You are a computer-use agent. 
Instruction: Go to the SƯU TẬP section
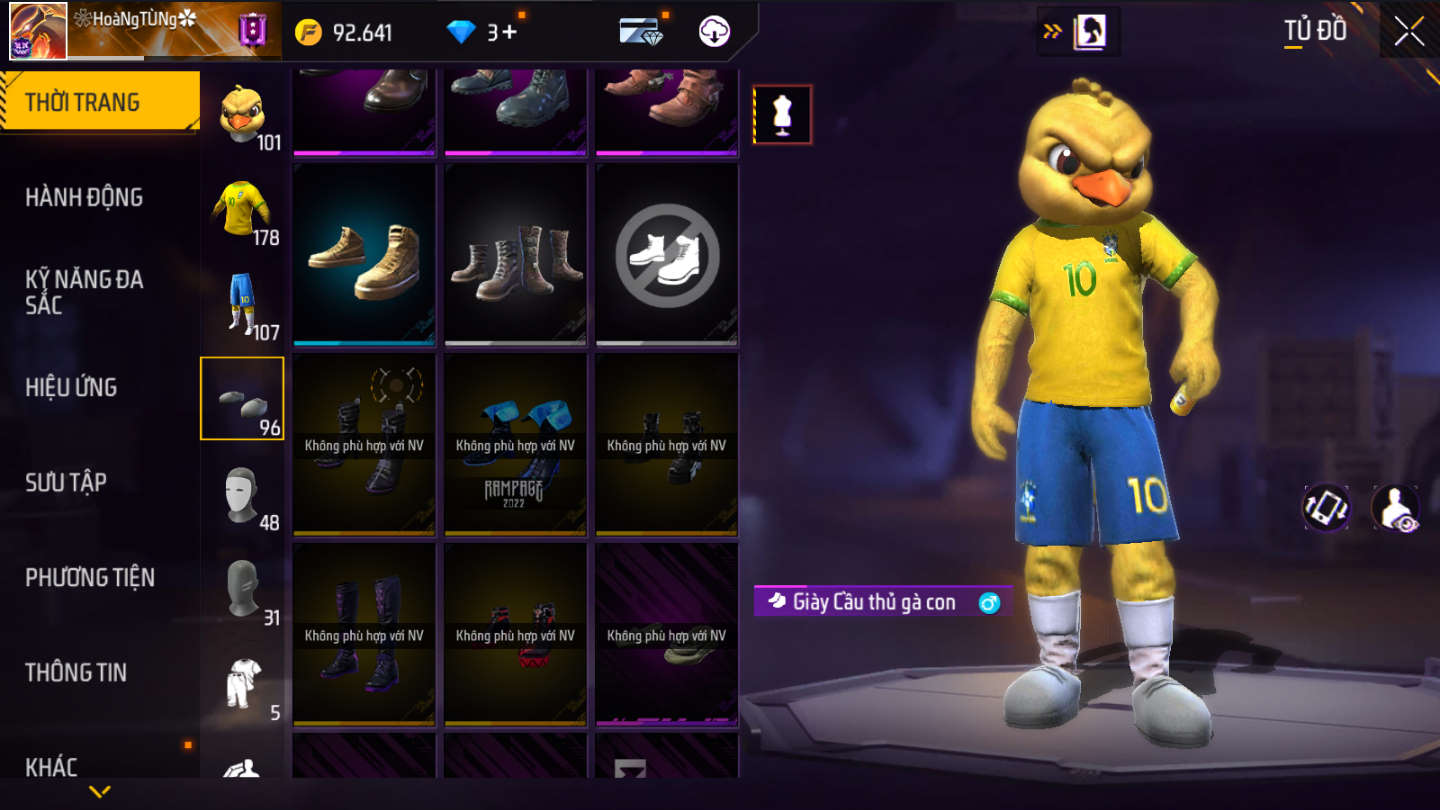(x=66, y=482)
